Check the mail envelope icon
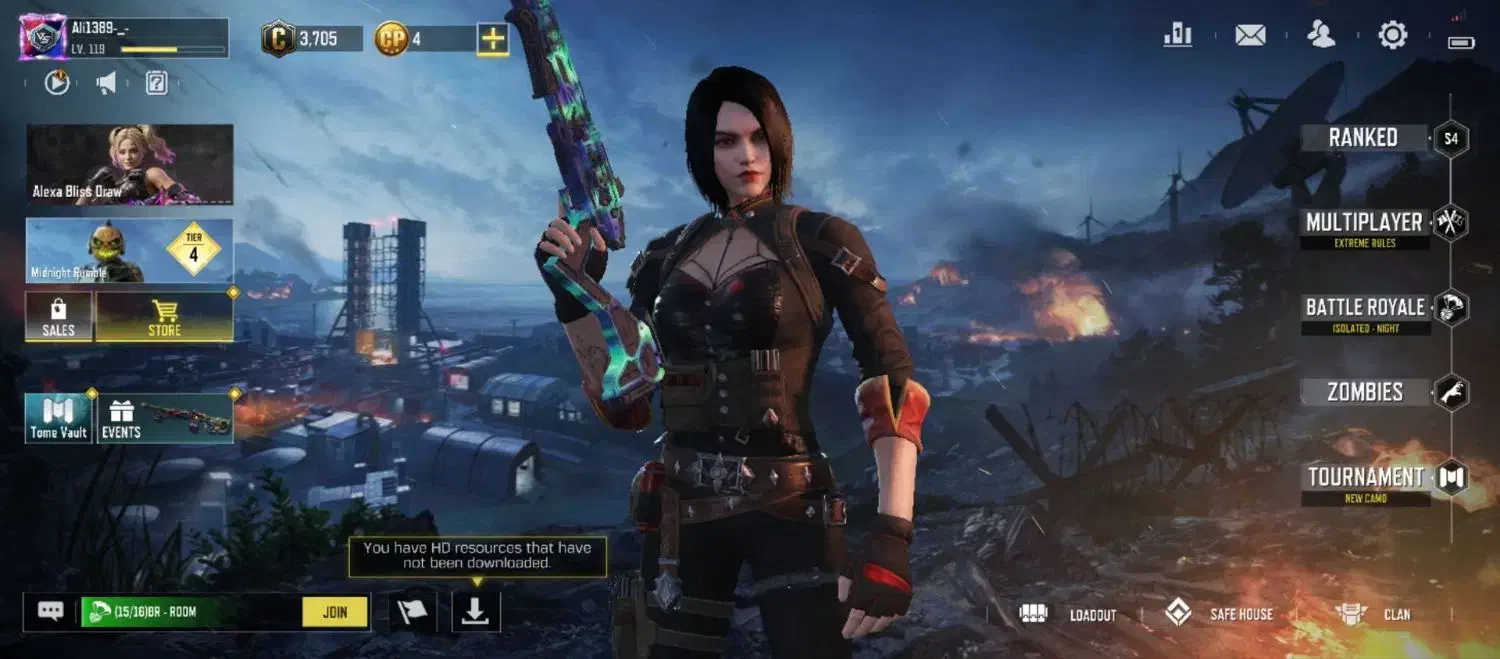The width and height of the screenshot is (1500, 659). pyautogui.click(x=1250, y=36)
